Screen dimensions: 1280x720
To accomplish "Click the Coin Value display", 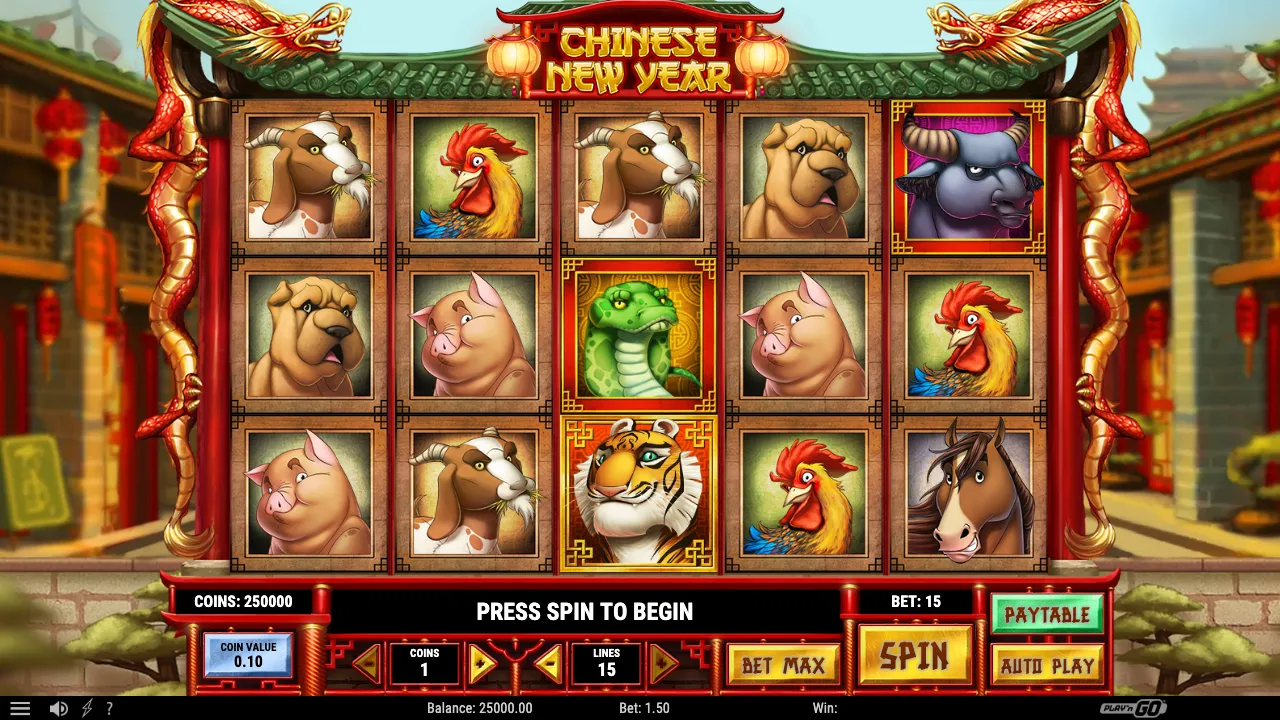I will point(247,655).
